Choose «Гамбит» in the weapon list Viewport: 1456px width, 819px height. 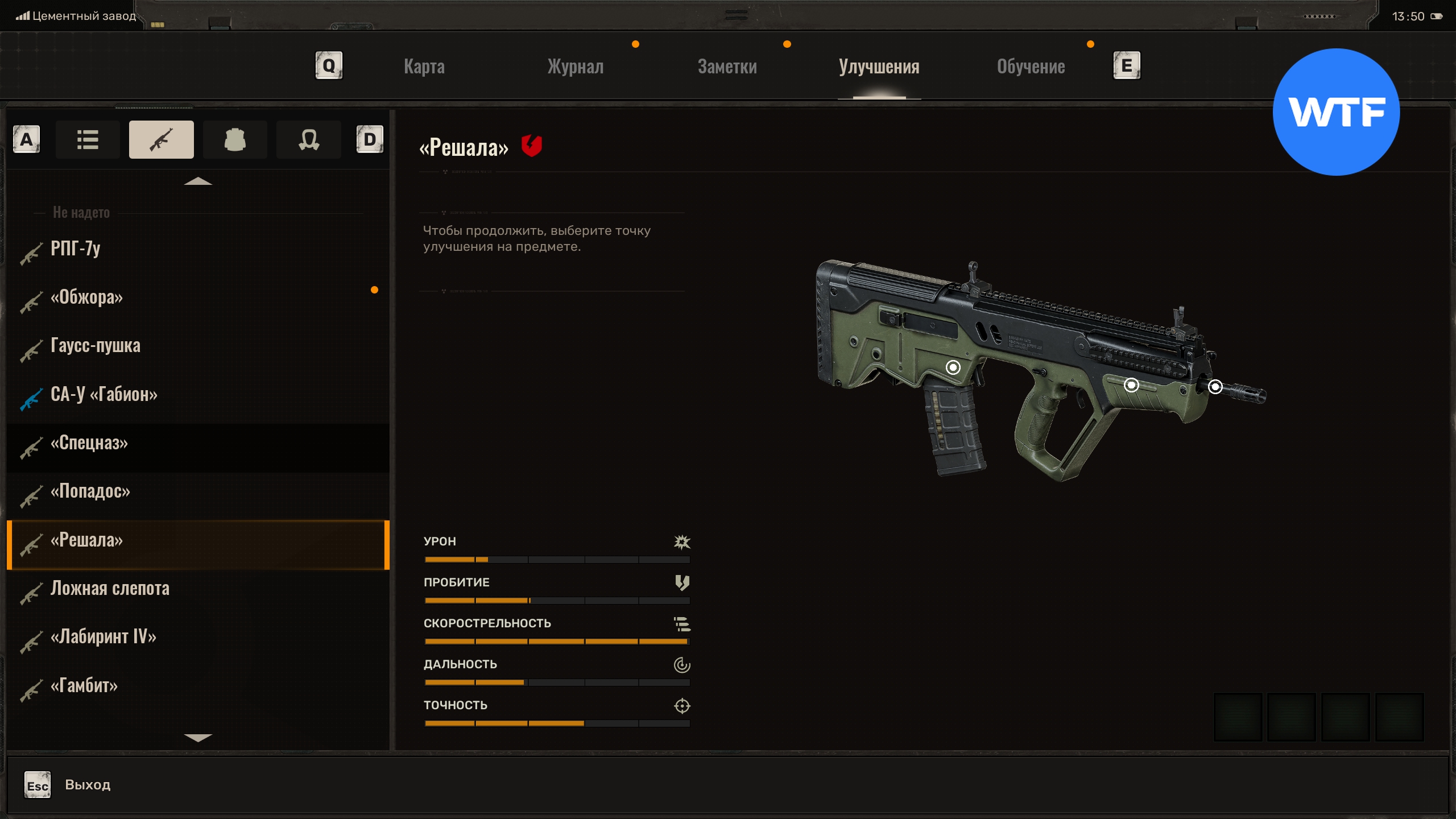(x=84, y=685)
